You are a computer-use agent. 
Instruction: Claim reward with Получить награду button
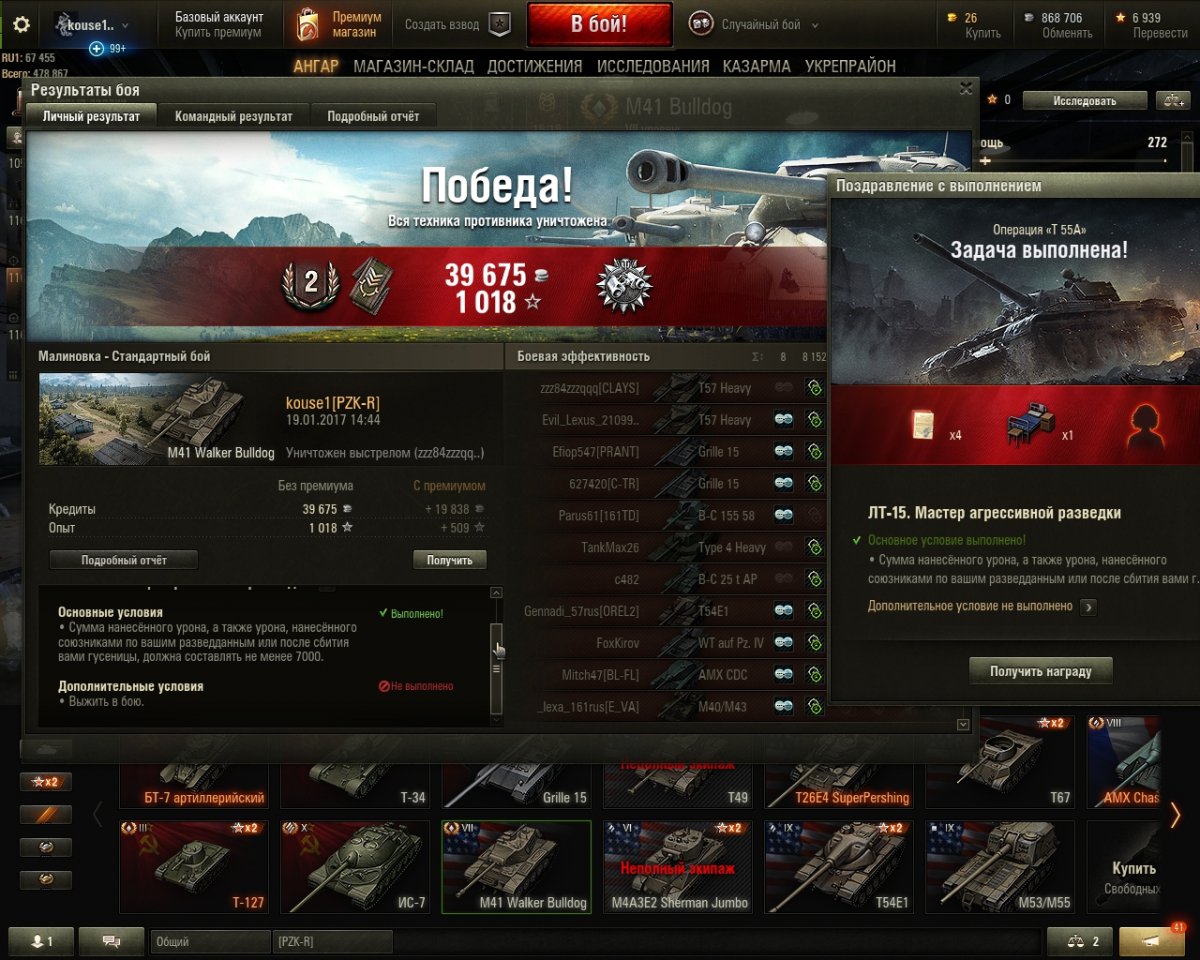click(1040, 671)
